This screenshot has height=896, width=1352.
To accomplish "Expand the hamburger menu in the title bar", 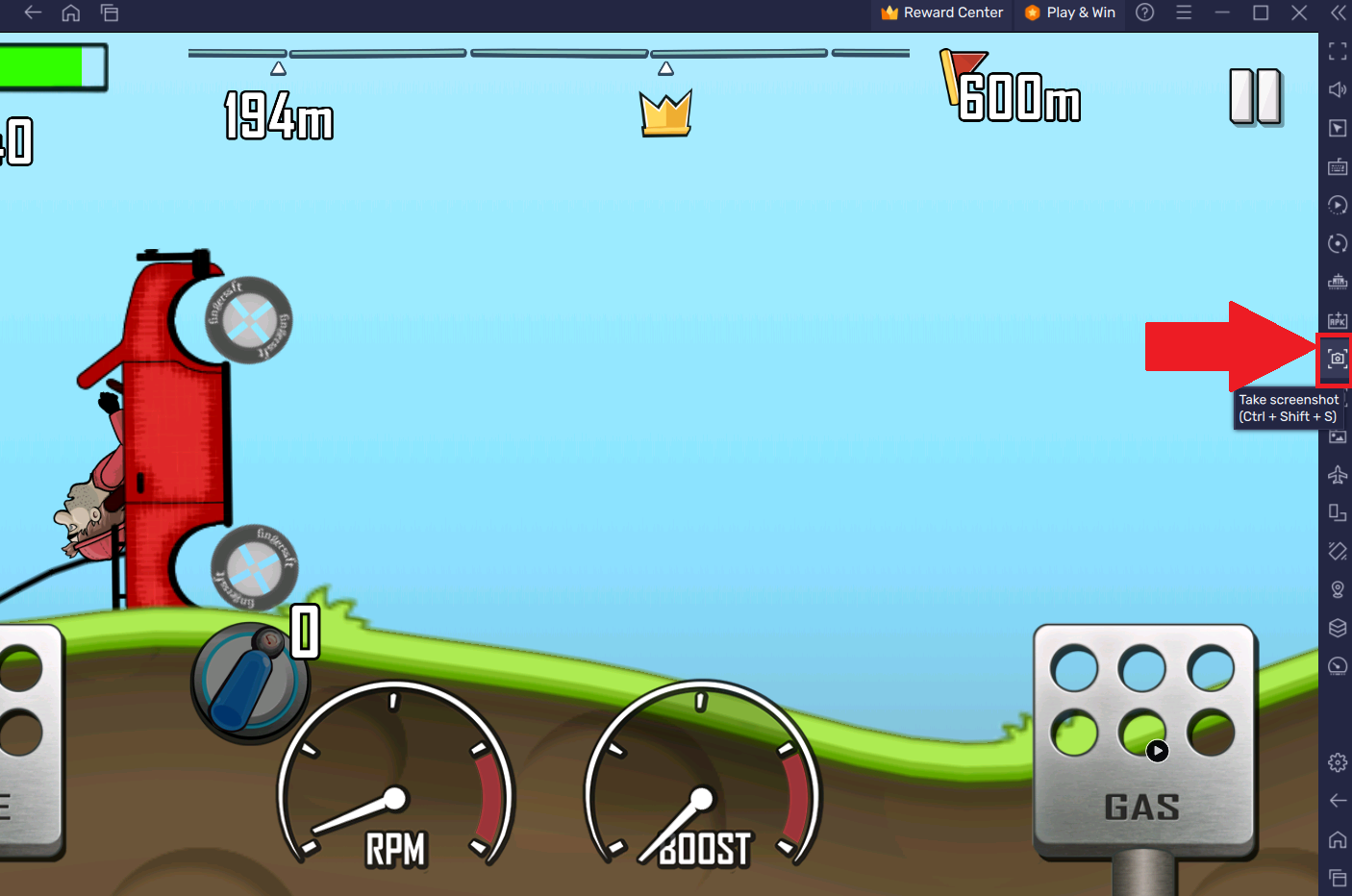I will (1184, 13).
